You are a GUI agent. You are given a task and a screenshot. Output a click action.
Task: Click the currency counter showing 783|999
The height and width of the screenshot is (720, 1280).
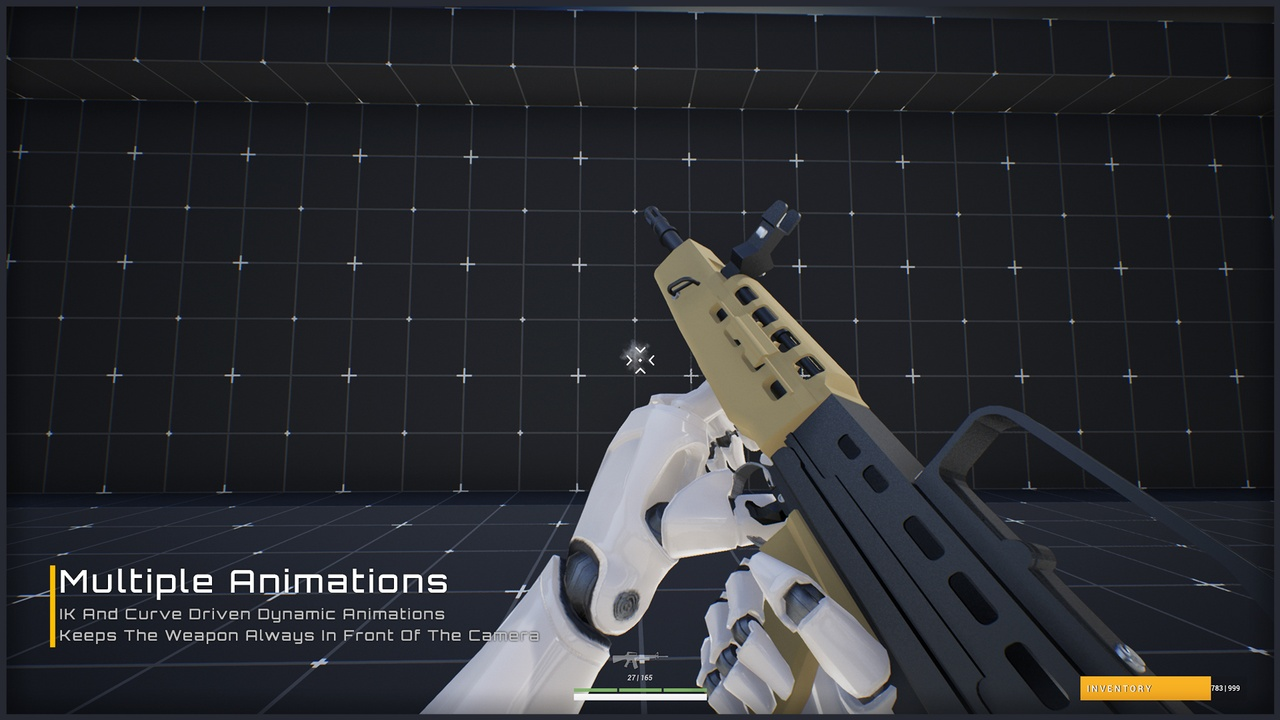click(1226, 688)
